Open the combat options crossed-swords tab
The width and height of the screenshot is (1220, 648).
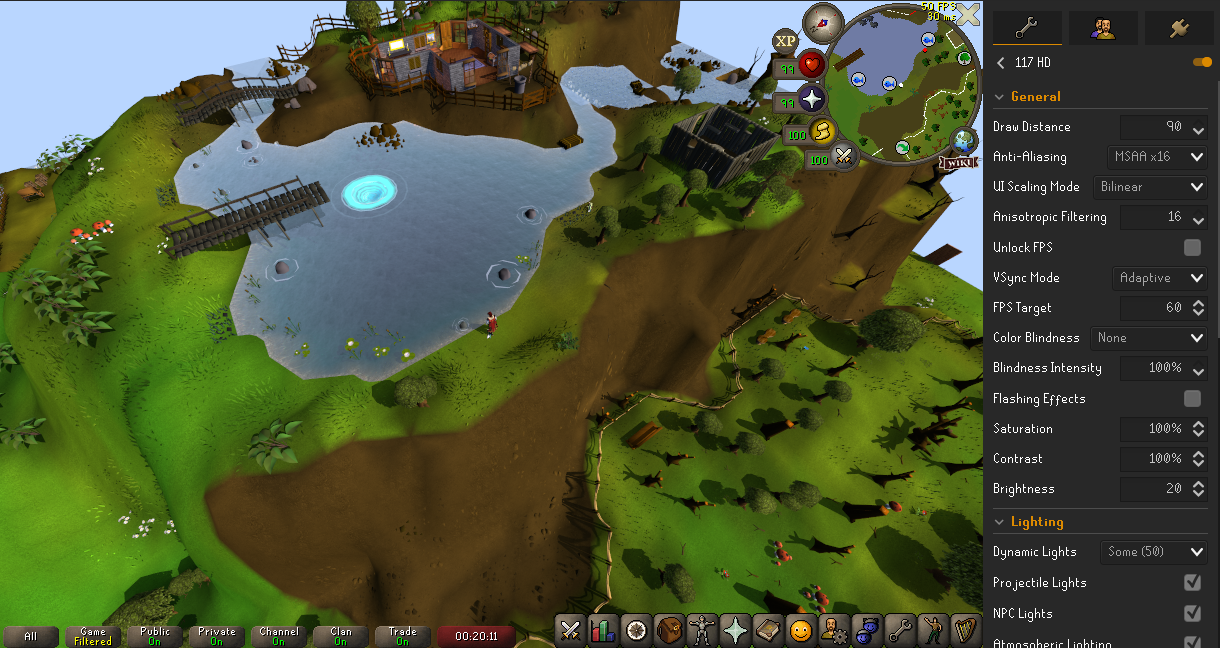tap(571, 630)
